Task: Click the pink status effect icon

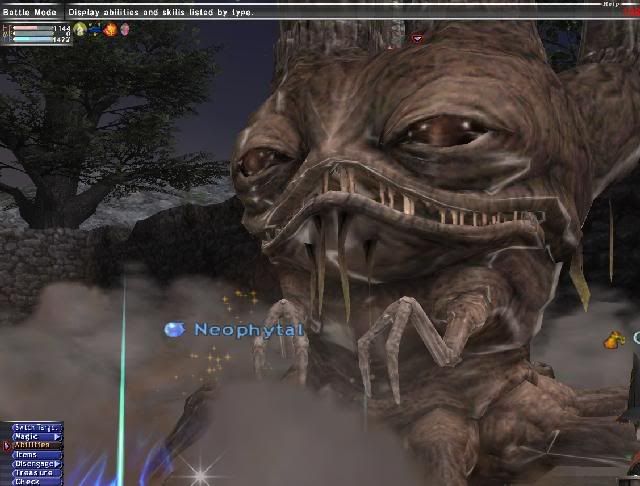Action: [x=124, y=30]
